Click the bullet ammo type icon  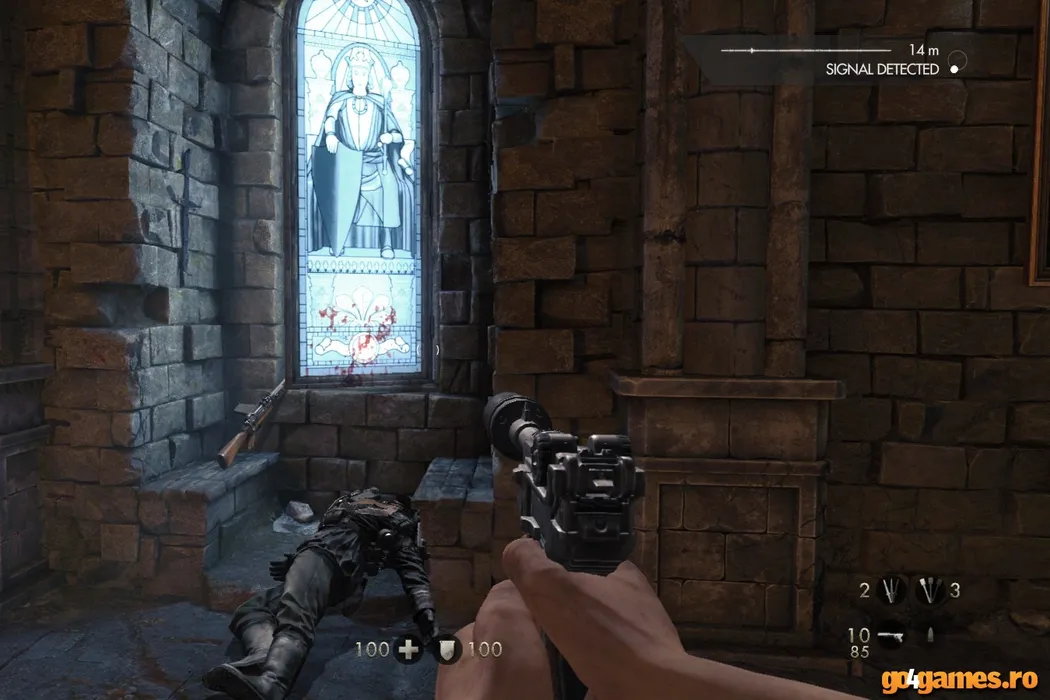point(928,636)
